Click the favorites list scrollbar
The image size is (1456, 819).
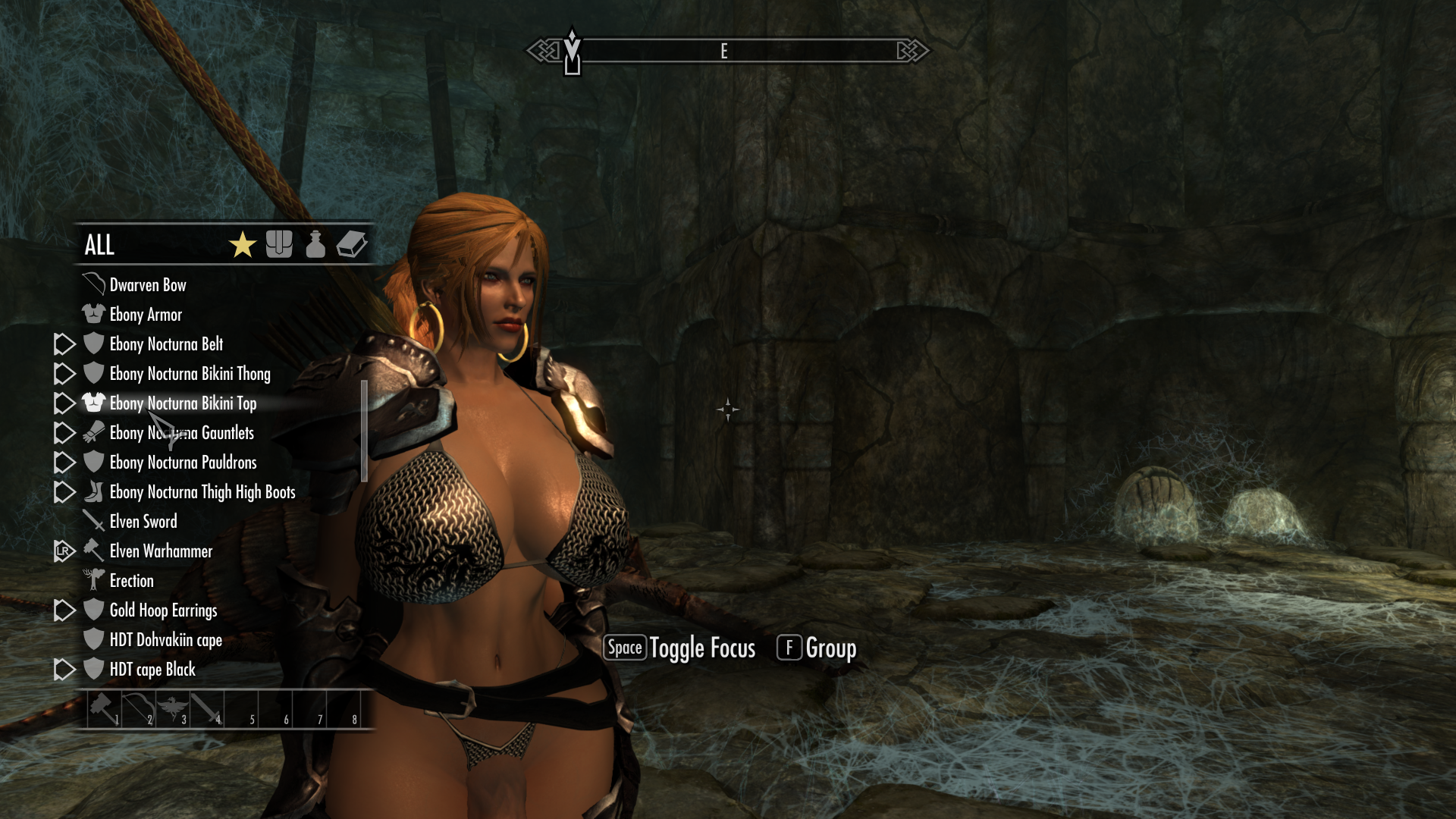364,431
